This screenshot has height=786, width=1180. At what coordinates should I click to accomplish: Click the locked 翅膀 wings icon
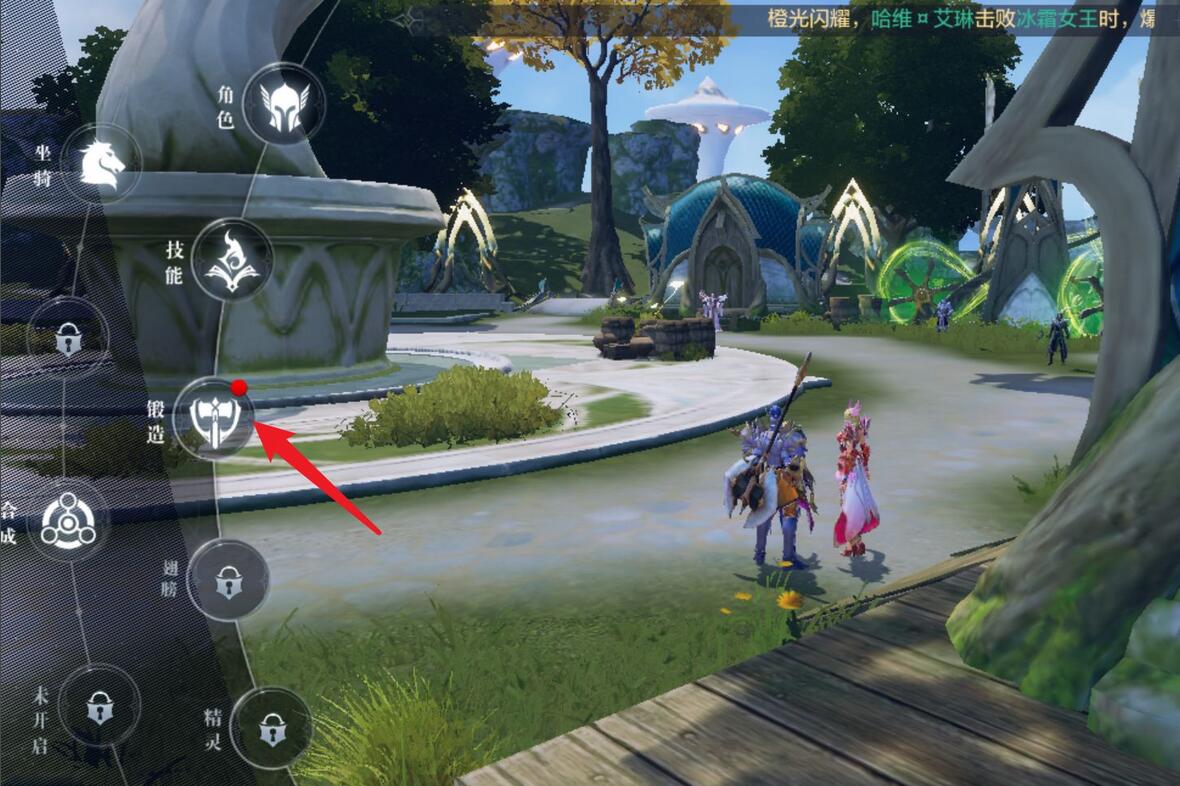(x=228, y=580)
